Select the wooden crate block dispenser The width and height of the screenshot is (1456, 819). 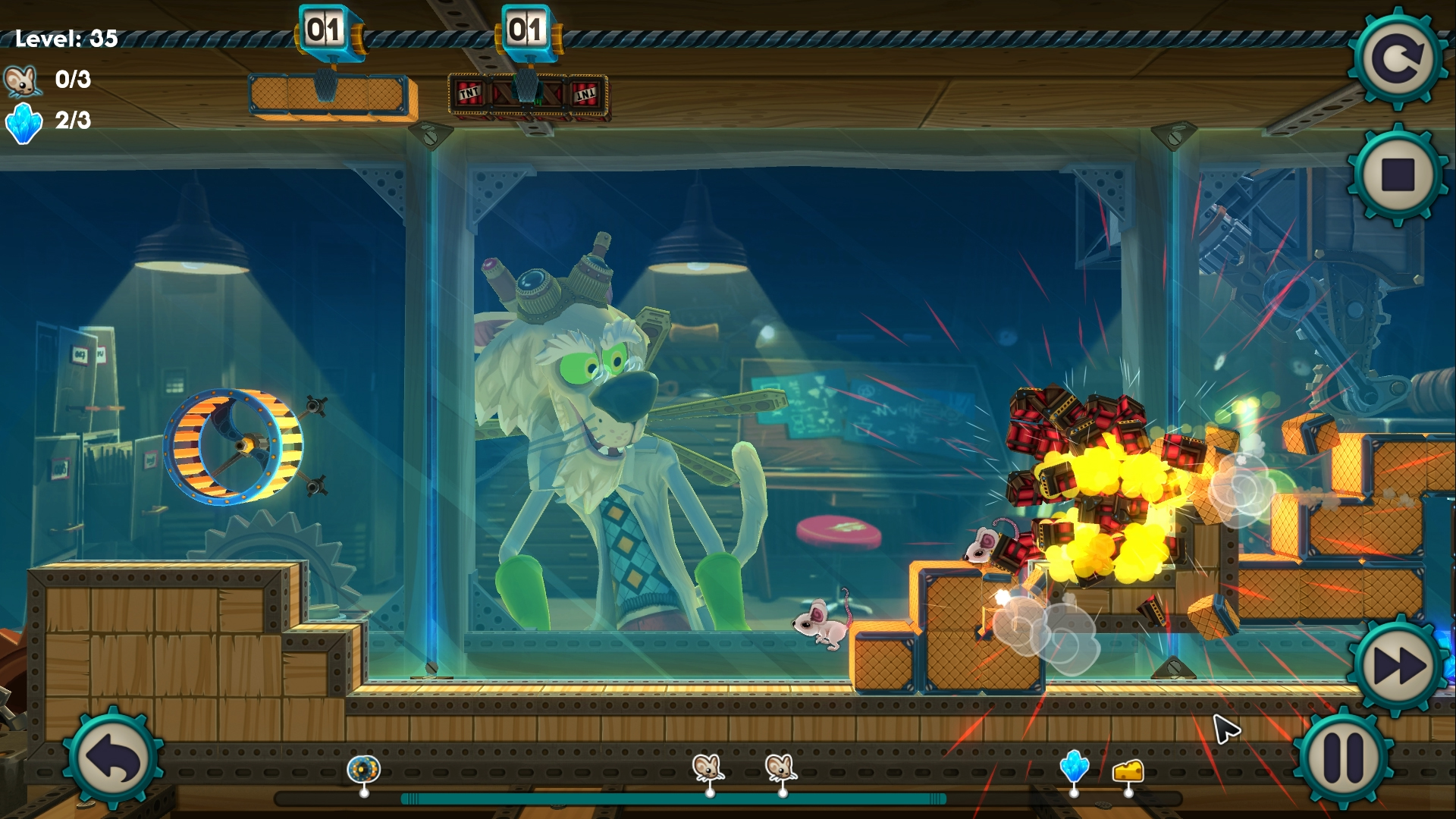(330, 95)
